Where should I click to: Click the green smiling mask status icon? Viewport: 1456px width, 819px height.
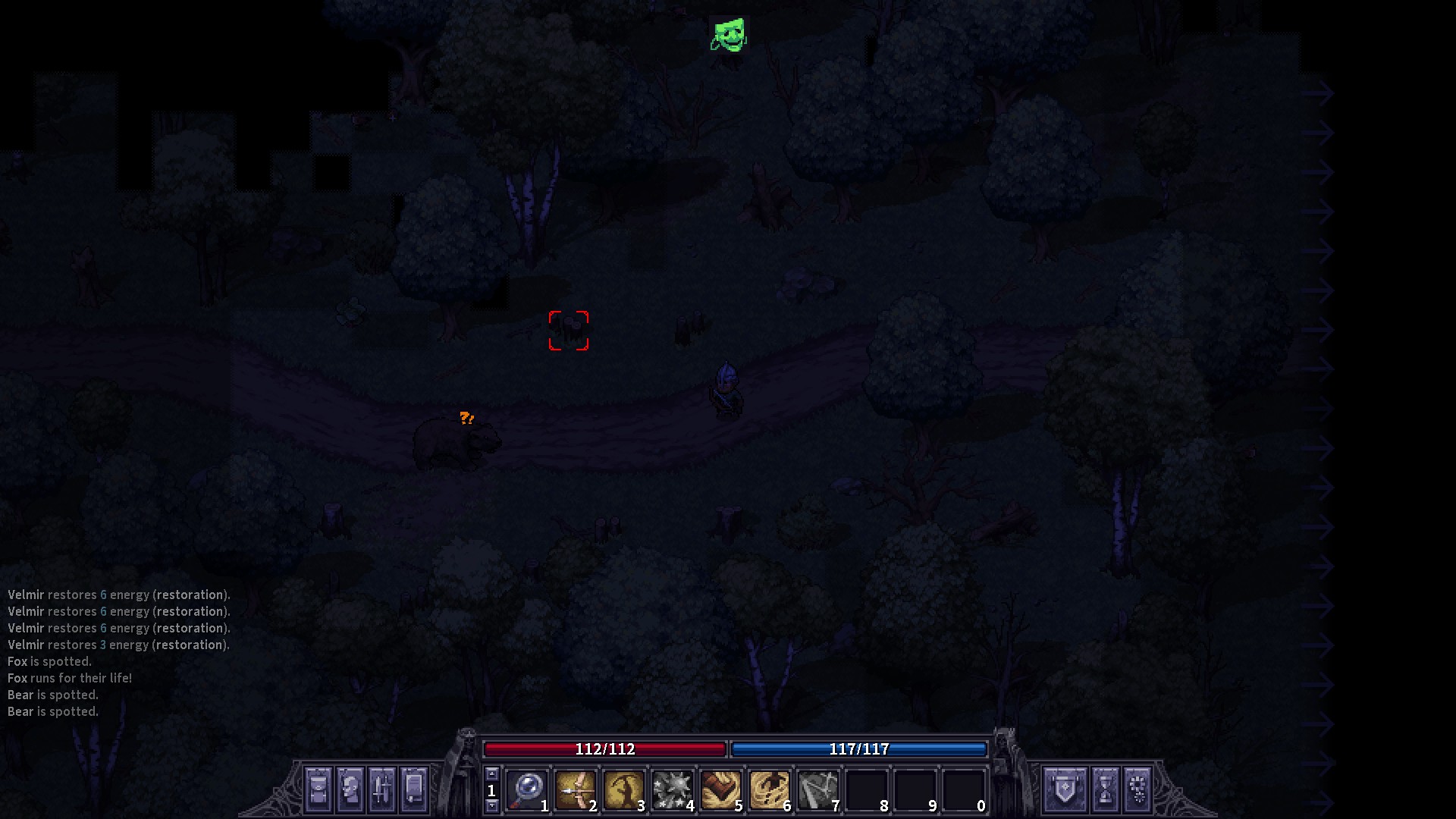[x=729, y=35]
